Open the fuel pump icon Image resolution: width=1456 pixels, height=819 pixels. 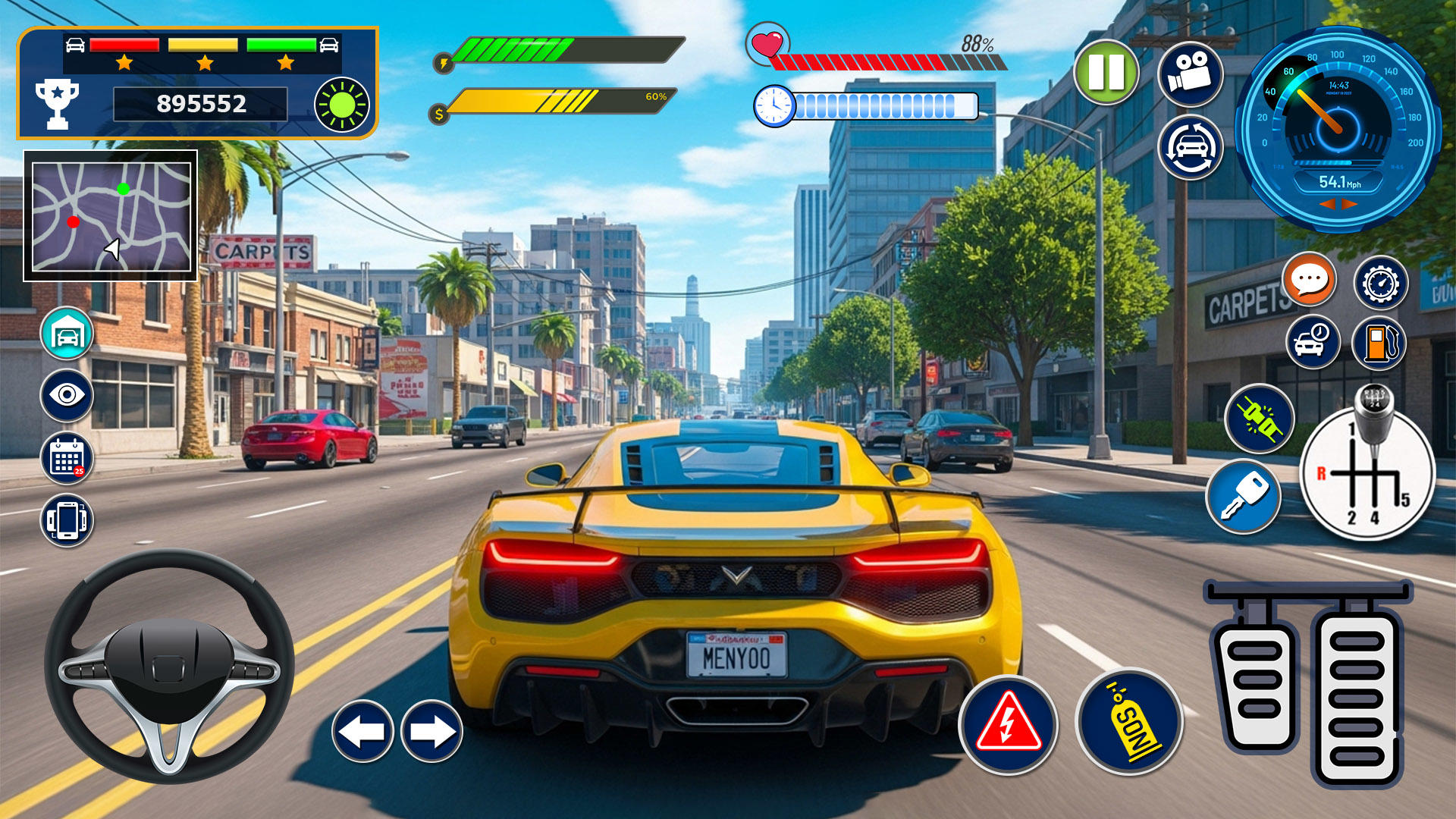1379,343
